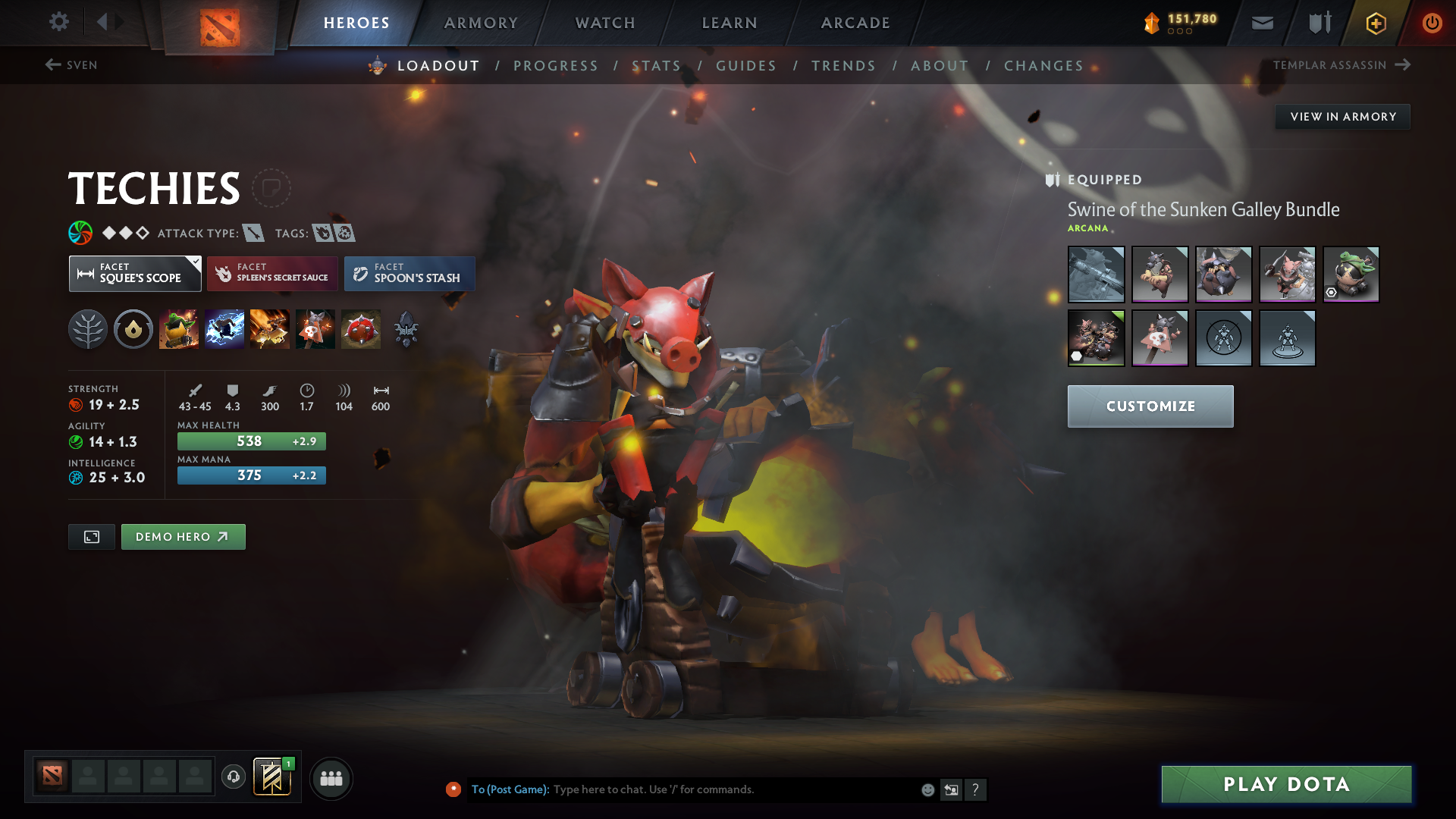Open the Sticky Bomb ability details
Viewport: 1456px width, 819px height.
click(179, 328)
